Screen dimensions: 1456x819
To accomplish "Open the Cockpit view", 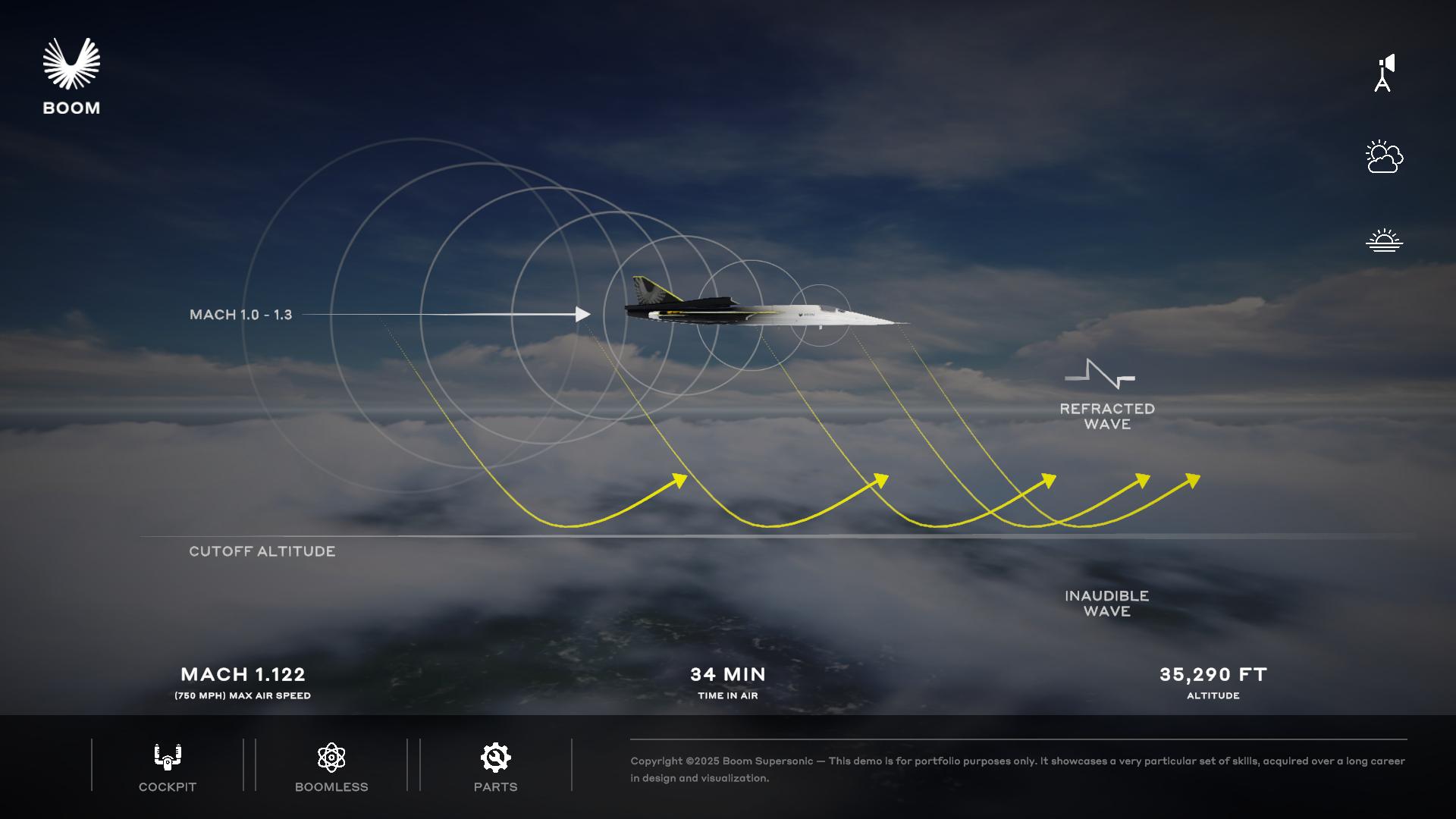I will click(167, 766).
